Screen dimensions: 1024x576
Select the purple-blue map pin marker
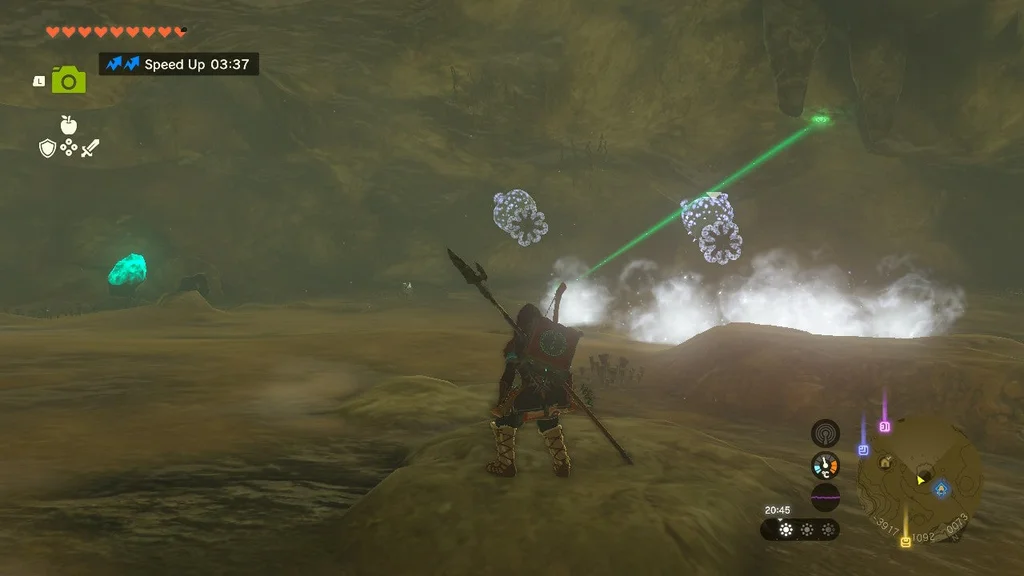coord(863,450)
